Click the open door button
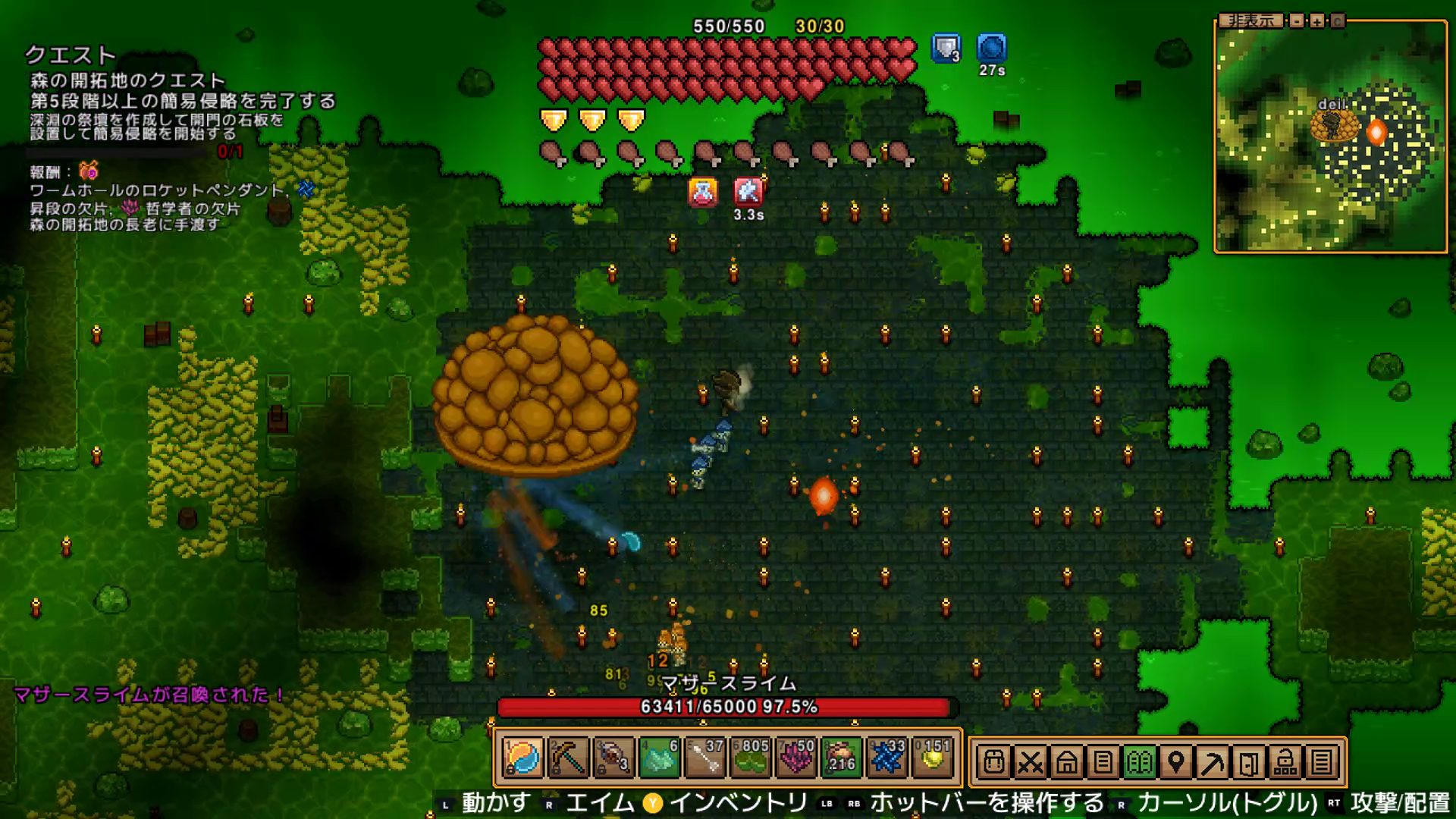Viewport: 1456px width, 819px height. click(1248, 761)
